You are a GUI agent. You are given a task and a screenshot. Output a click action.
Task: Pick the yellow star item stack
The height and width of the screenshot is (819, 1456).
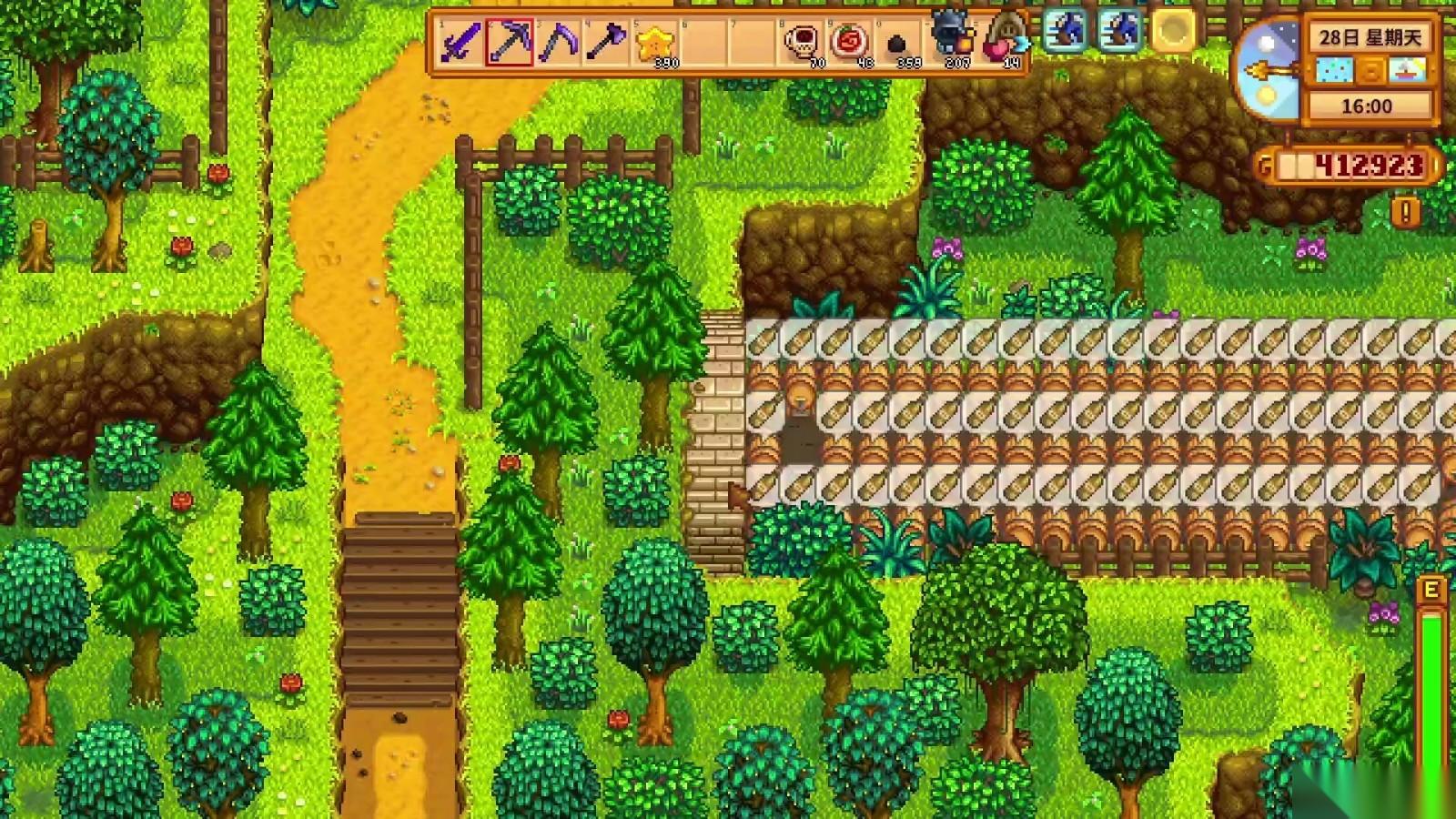[x=655, y=43]
